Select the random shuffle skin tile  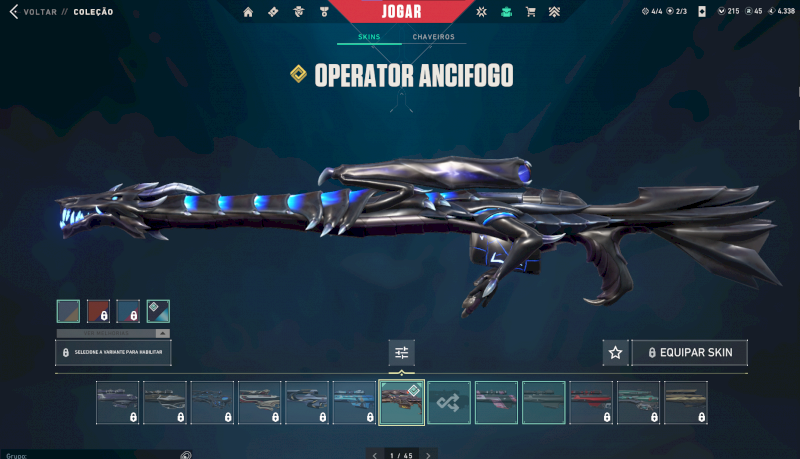(449, 402)
